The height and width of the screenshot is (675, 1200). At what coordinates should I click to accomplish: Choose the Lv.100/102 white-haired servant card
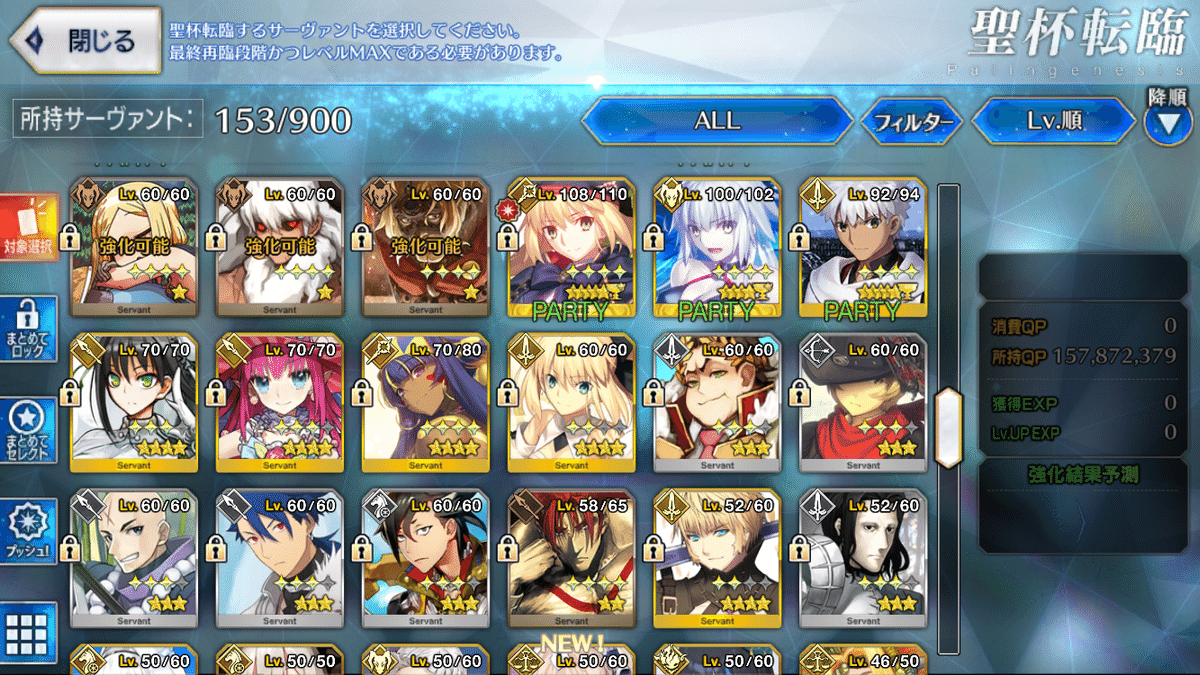click(x=717, y=249)
